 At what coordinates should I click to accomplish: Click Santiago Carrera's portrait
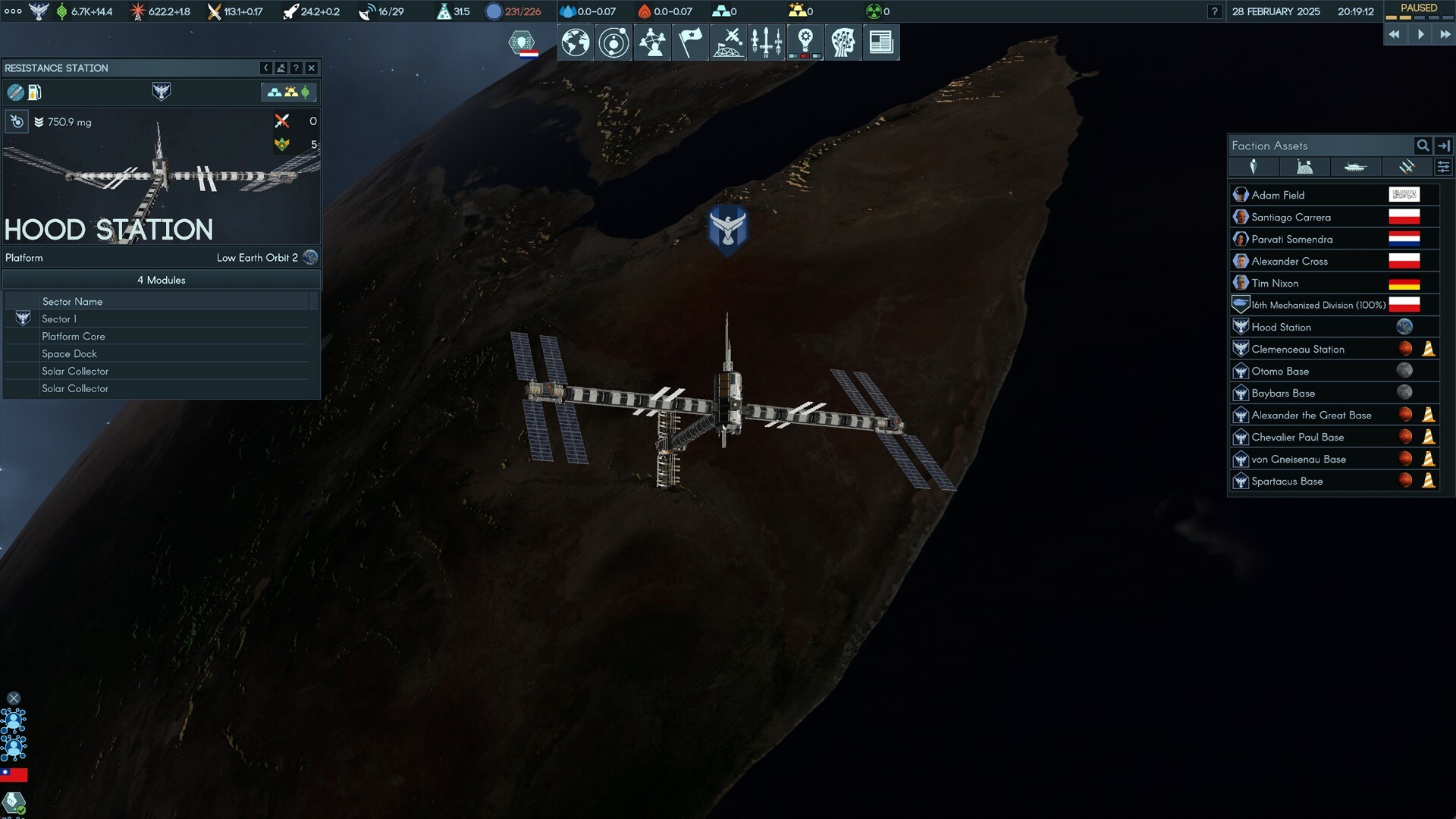click(1241, 217)
